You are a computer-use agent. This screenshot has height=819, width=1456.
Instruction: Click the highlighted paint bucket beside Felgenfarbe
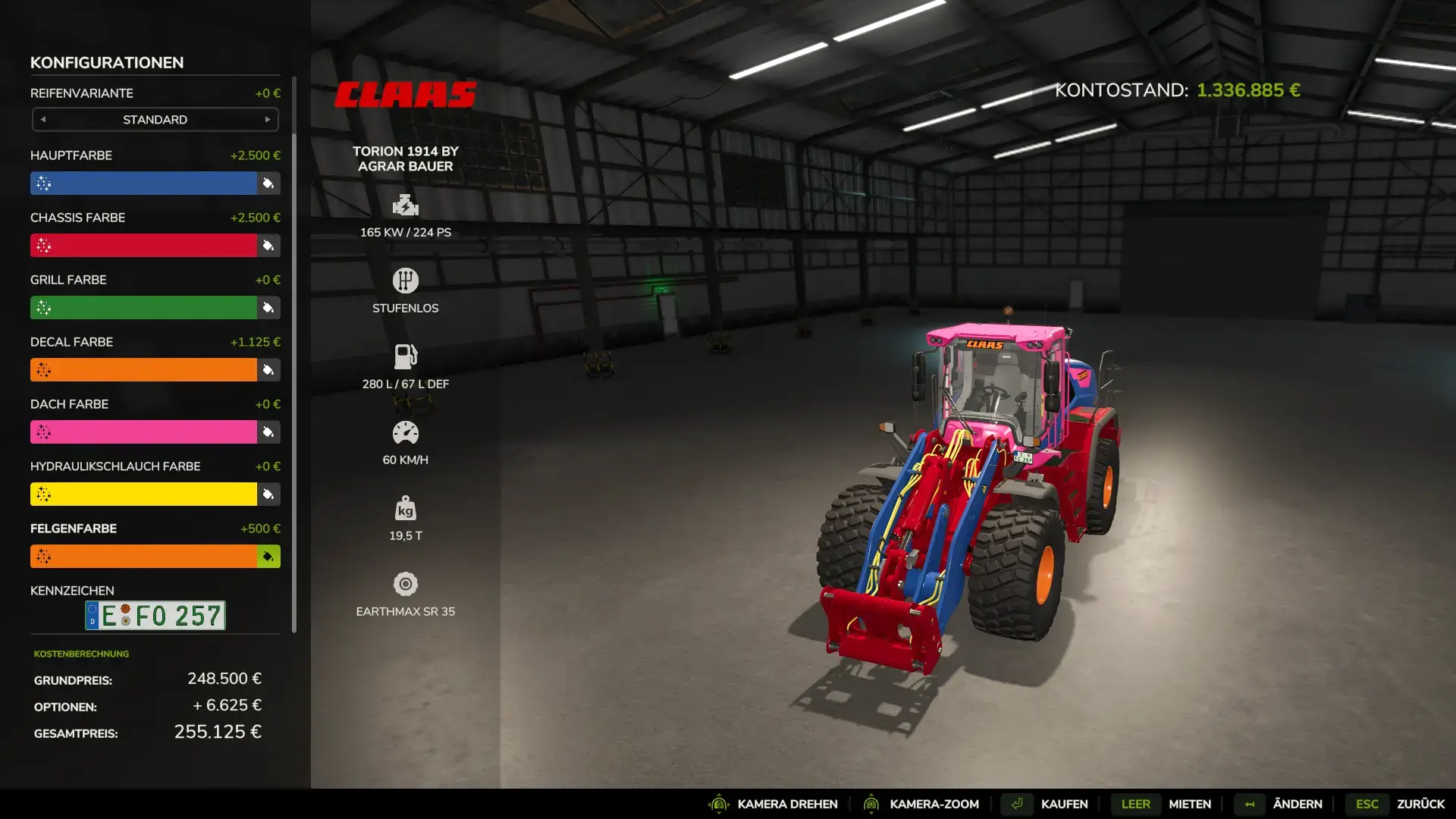268,557
